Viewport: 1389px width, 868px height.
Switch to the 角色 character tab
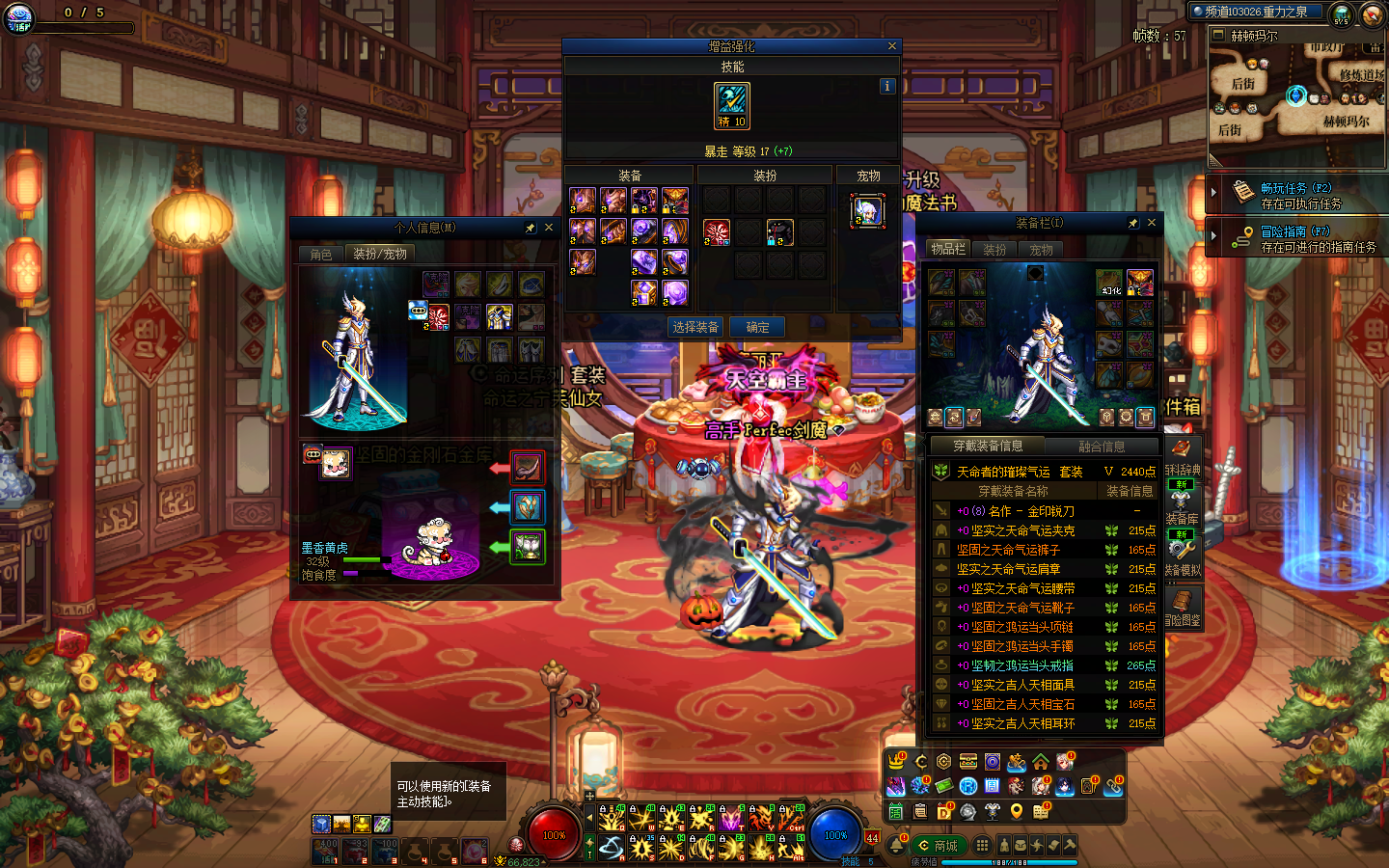(321, 254)
